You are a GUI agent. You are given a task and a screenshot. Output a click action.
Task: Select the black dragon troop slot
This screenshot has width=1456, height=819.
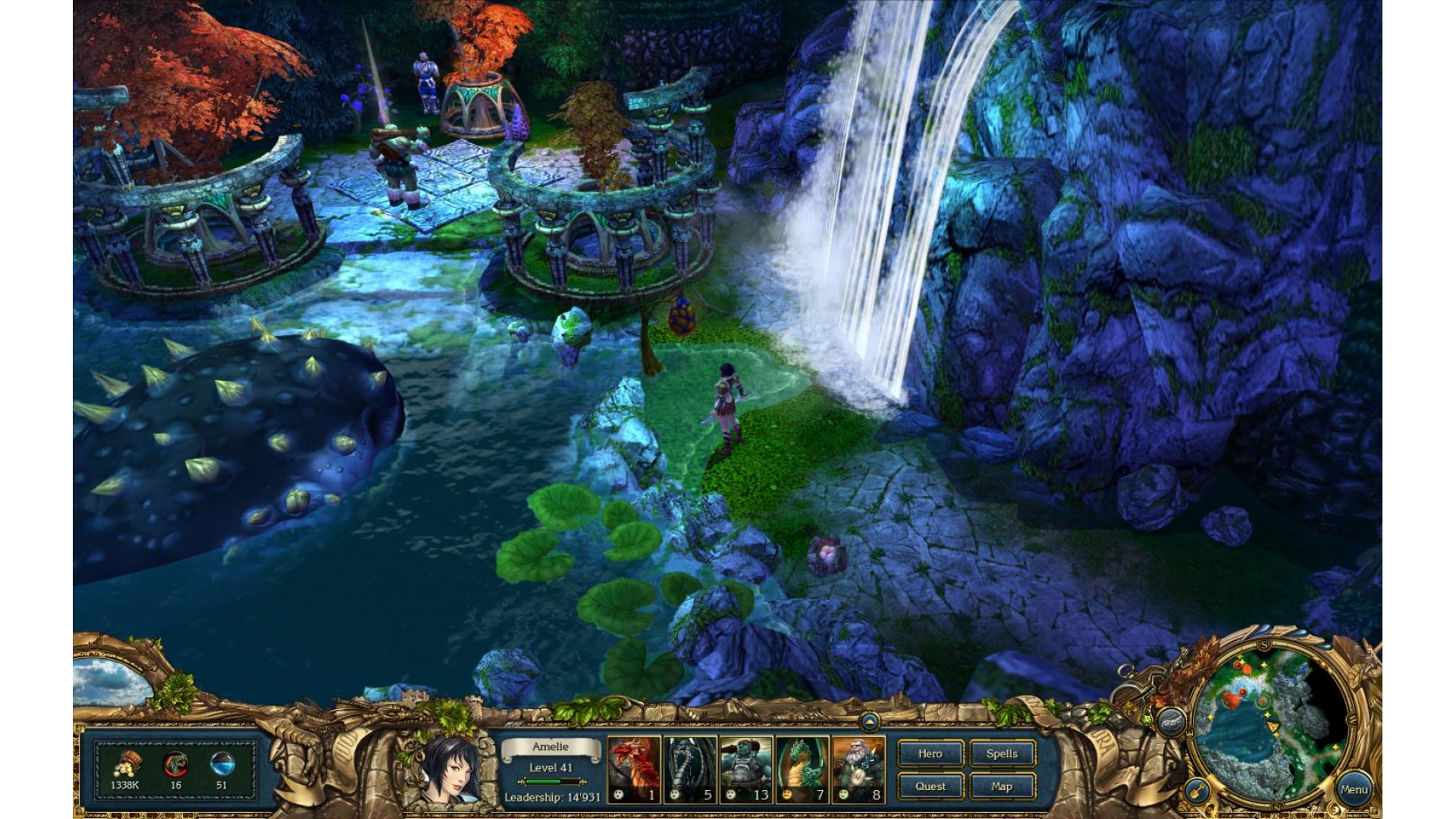click(x=690, y=769)
